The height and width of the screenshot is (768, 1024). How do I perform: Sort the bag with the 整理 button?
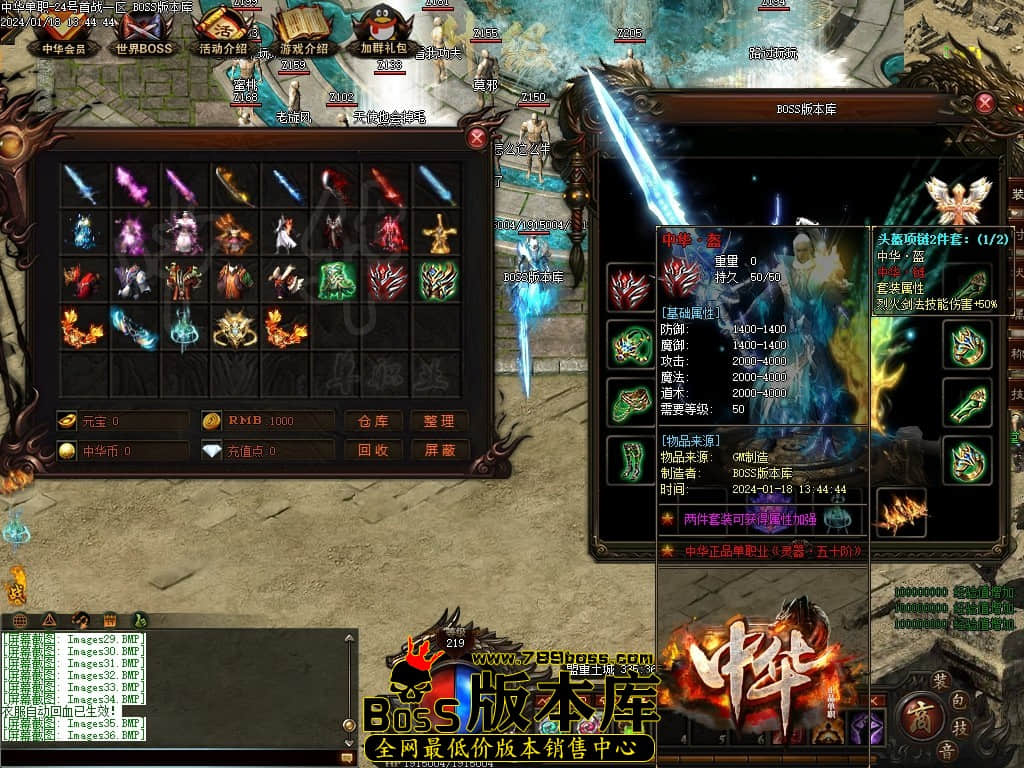click(439, 421)
